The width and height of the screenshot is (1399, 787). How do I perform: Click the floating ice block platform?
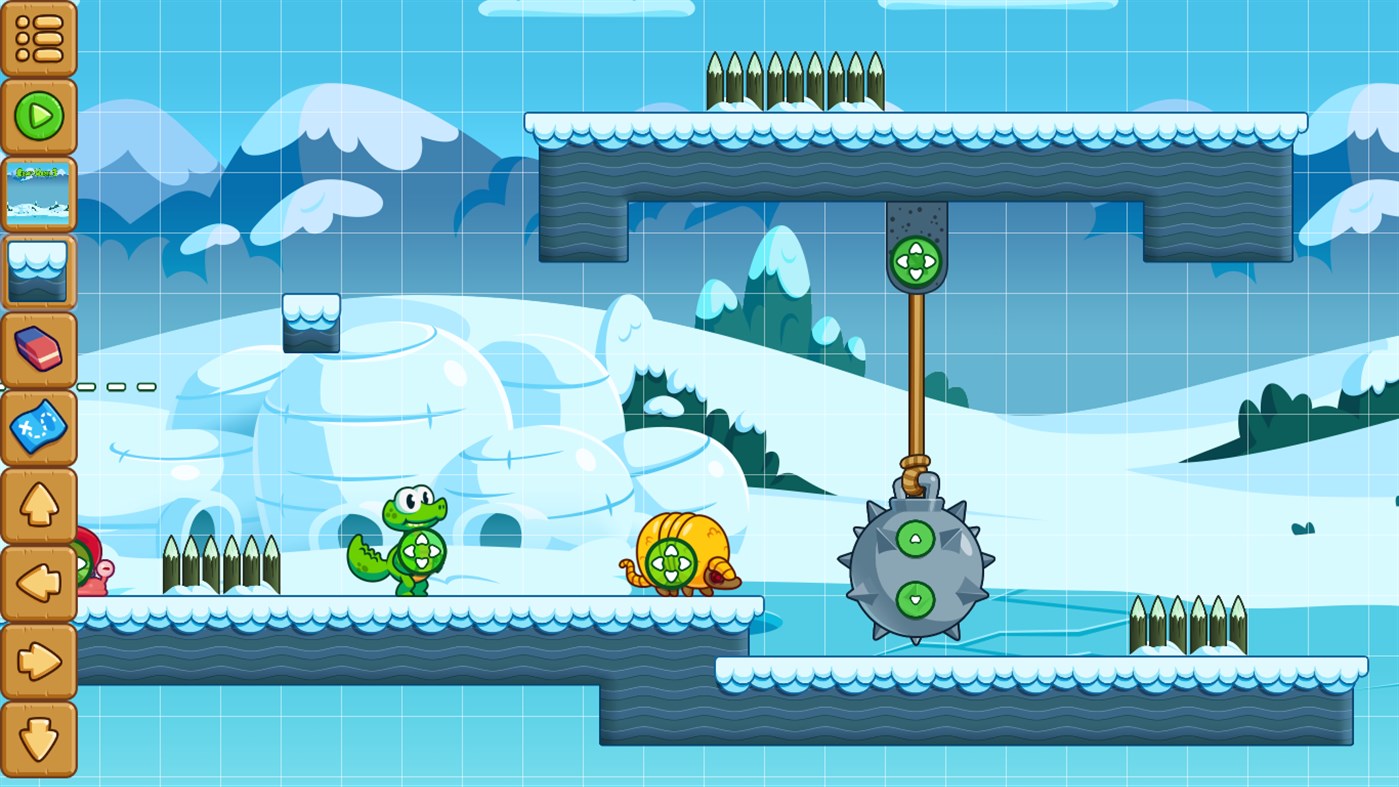[x=313, y=322]
